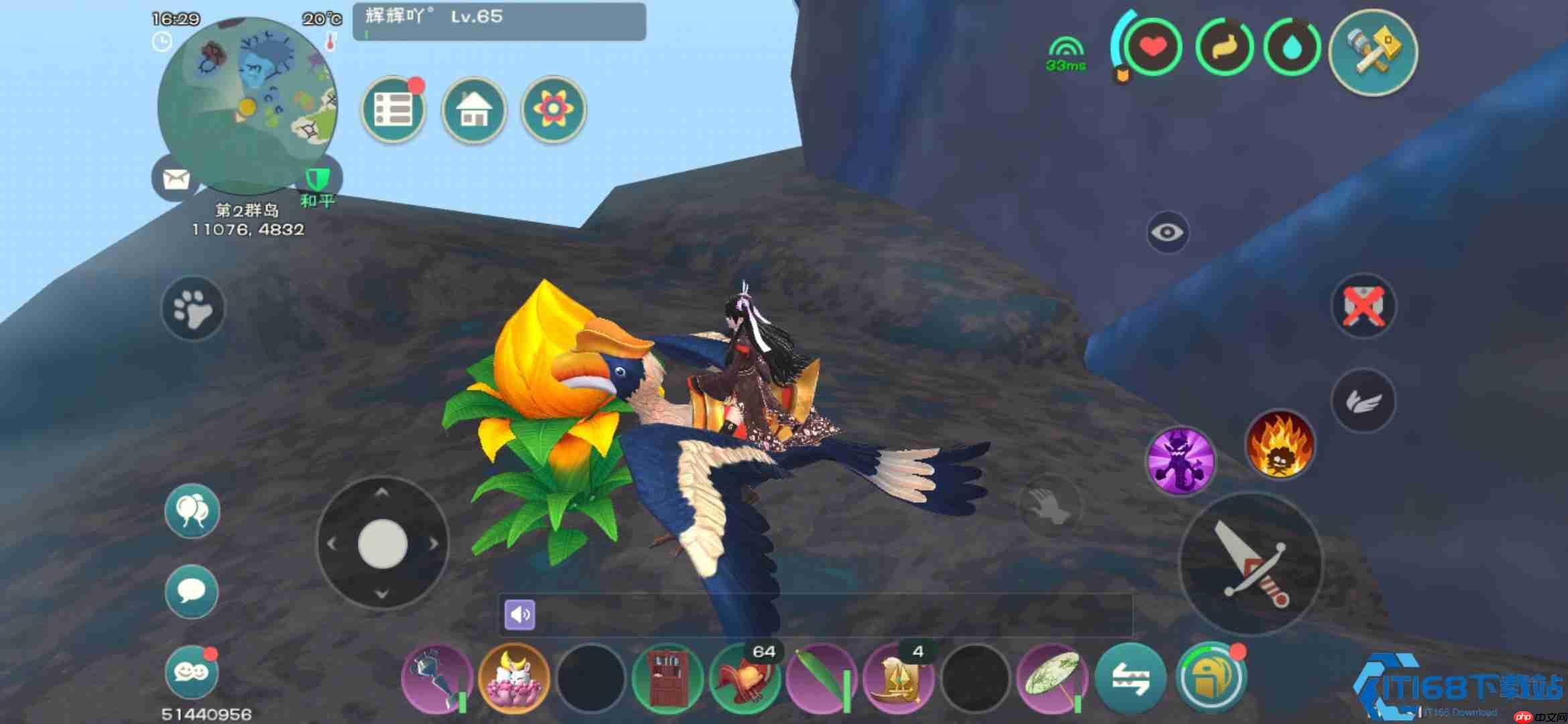The image size is (1568, 724).
Task: Select the wooden cabinet hotbar slot
Action: click(668, 678)
